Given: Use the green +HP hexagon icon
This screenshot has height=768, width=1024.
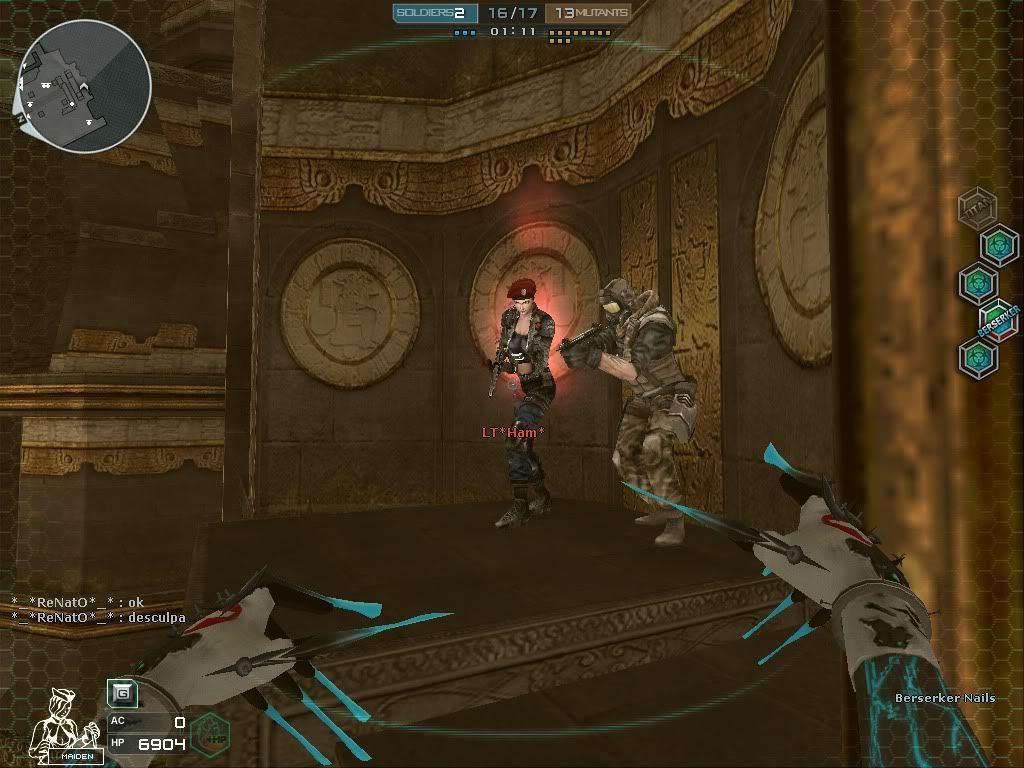Looking at the screenshot, I should 207,731.
